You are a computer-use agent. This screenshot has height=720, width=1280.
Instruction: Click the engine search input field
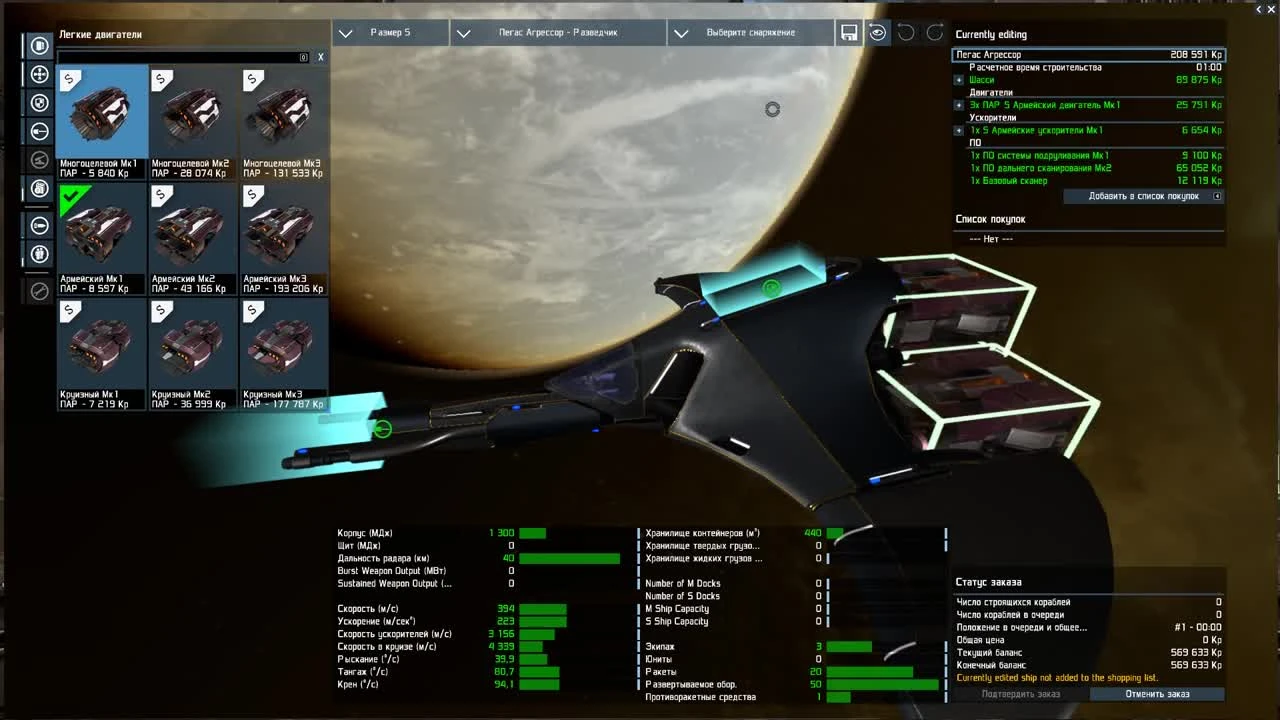coord(180,57)
